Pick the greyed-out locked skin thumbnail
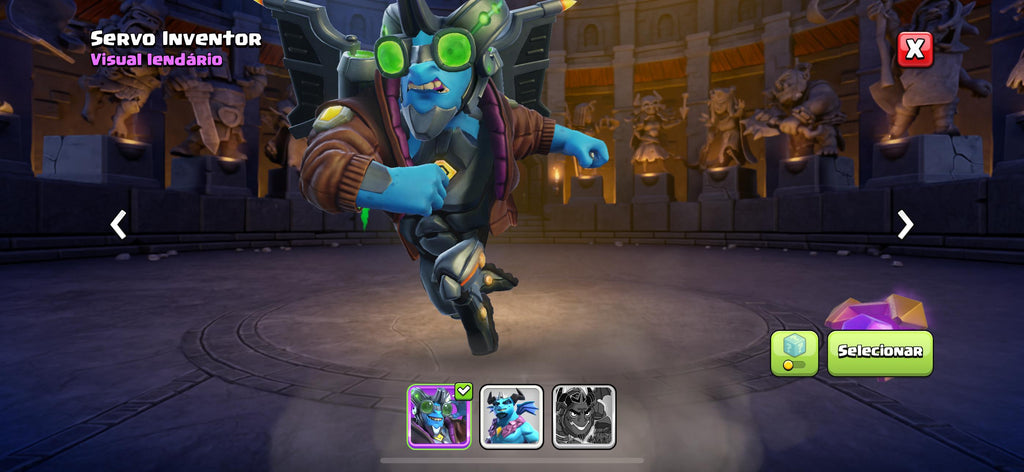This screenshot has height=472, width=1024. tap(584, 416)
